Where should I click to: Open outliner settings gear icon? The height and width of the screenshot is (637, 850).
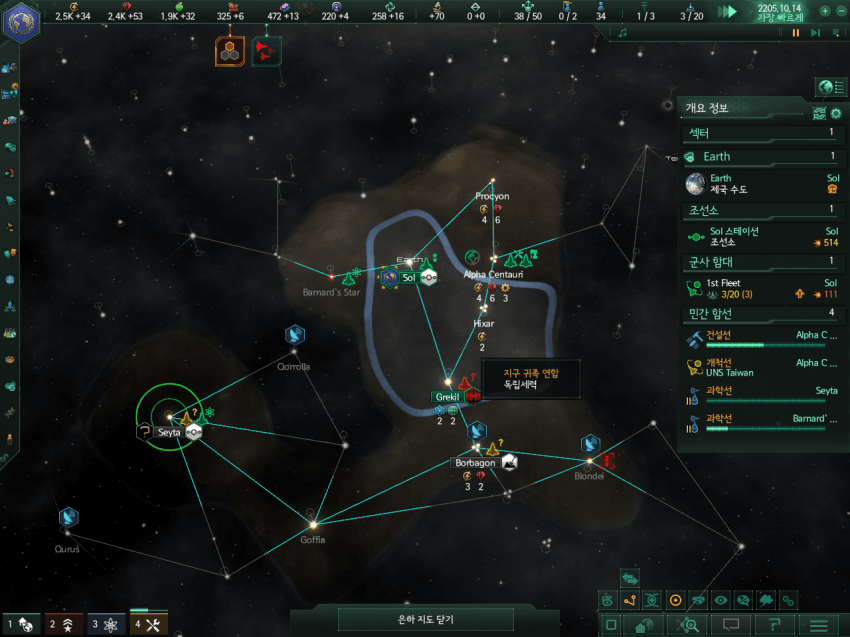pyautogui.click(x=836, y=114)
